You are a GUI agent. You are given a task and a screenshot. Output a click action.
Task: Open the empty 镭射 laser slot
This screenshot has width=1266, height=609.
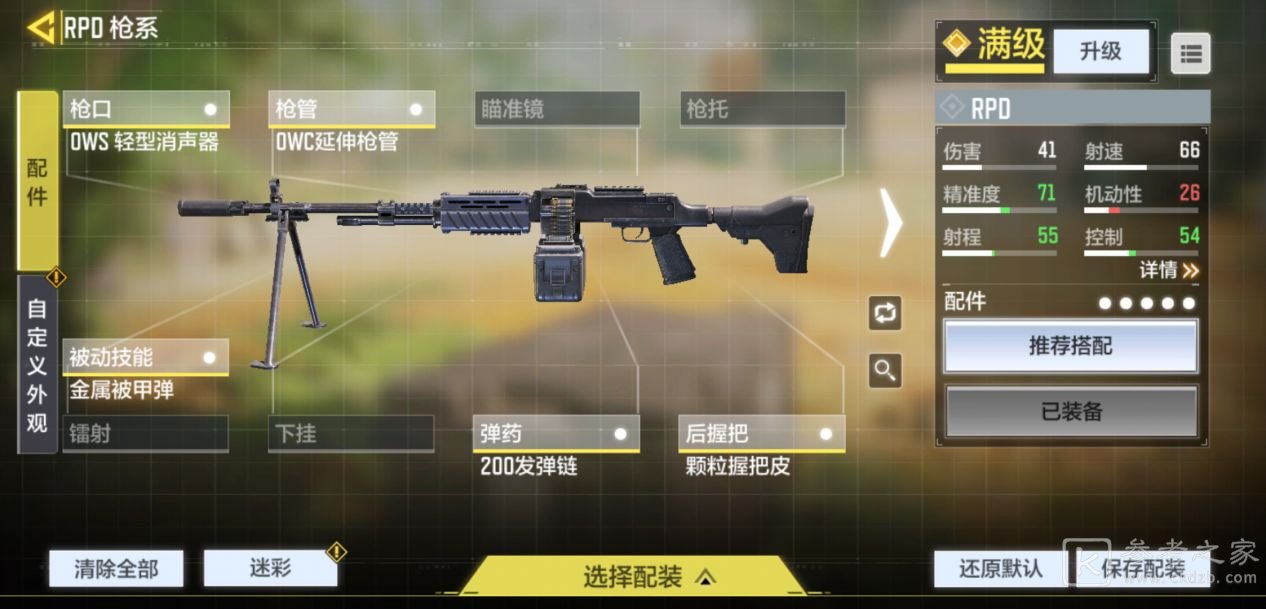[146, 434]
